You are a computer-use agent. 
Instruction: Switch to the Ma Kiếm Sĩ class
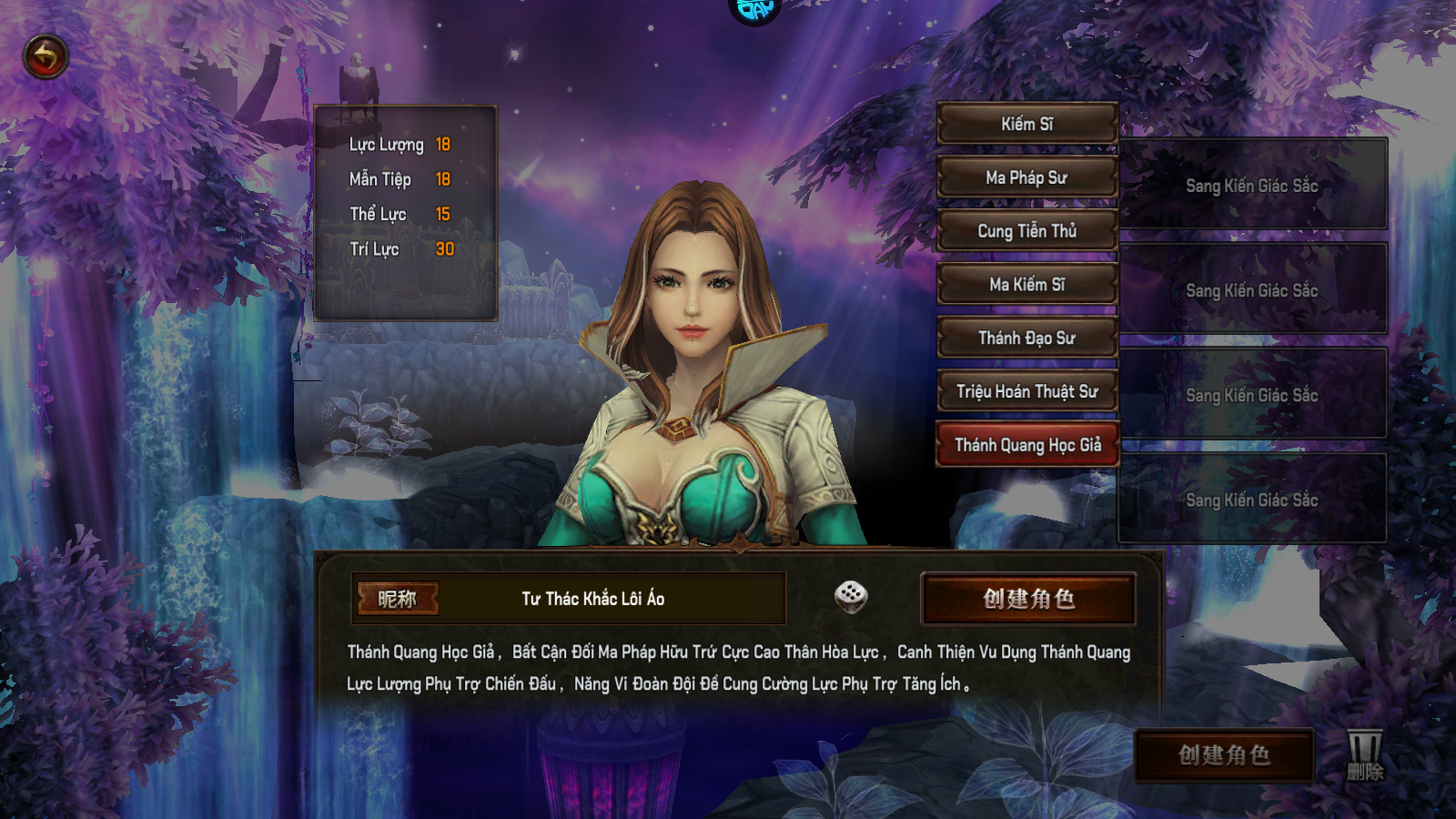1026,285
